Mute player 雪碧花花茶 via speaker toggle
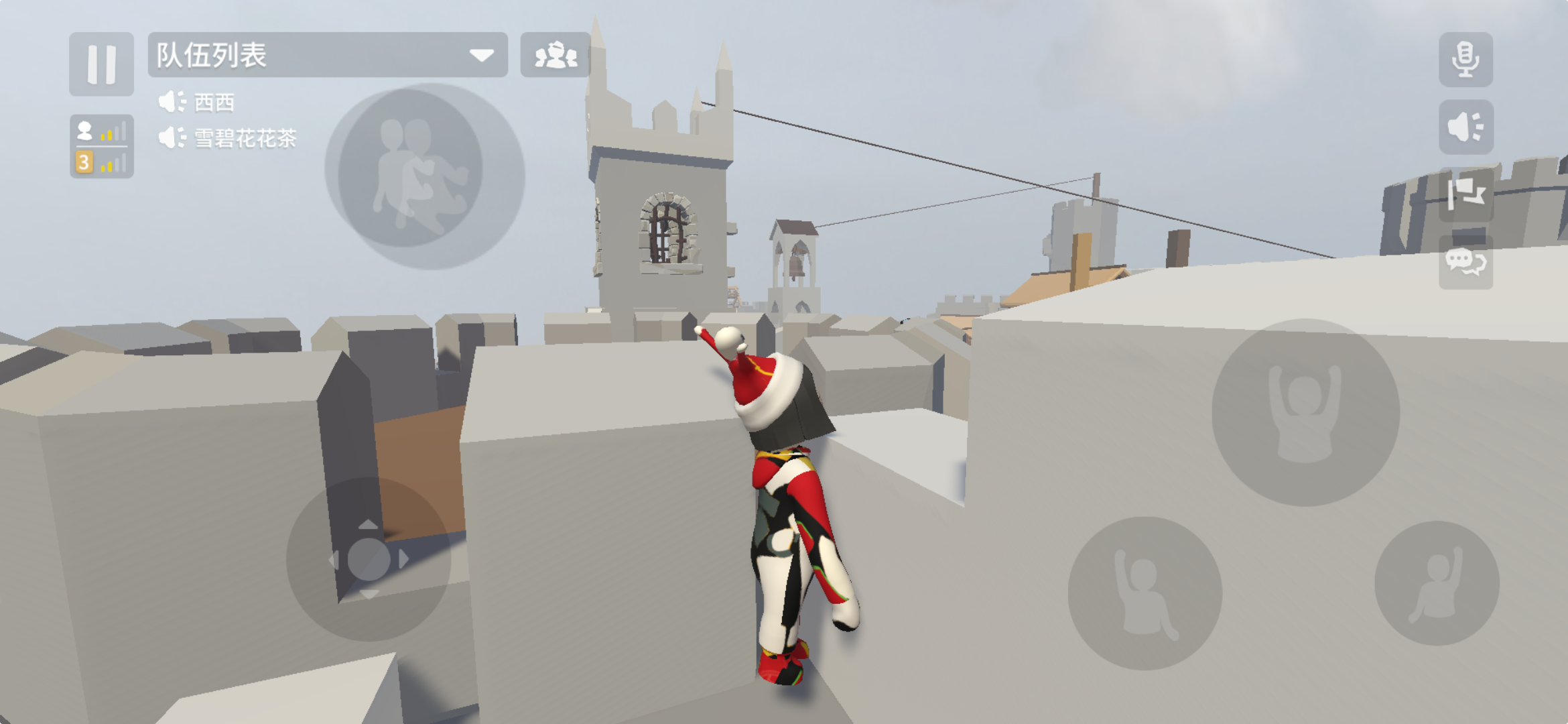 [172, 139]
